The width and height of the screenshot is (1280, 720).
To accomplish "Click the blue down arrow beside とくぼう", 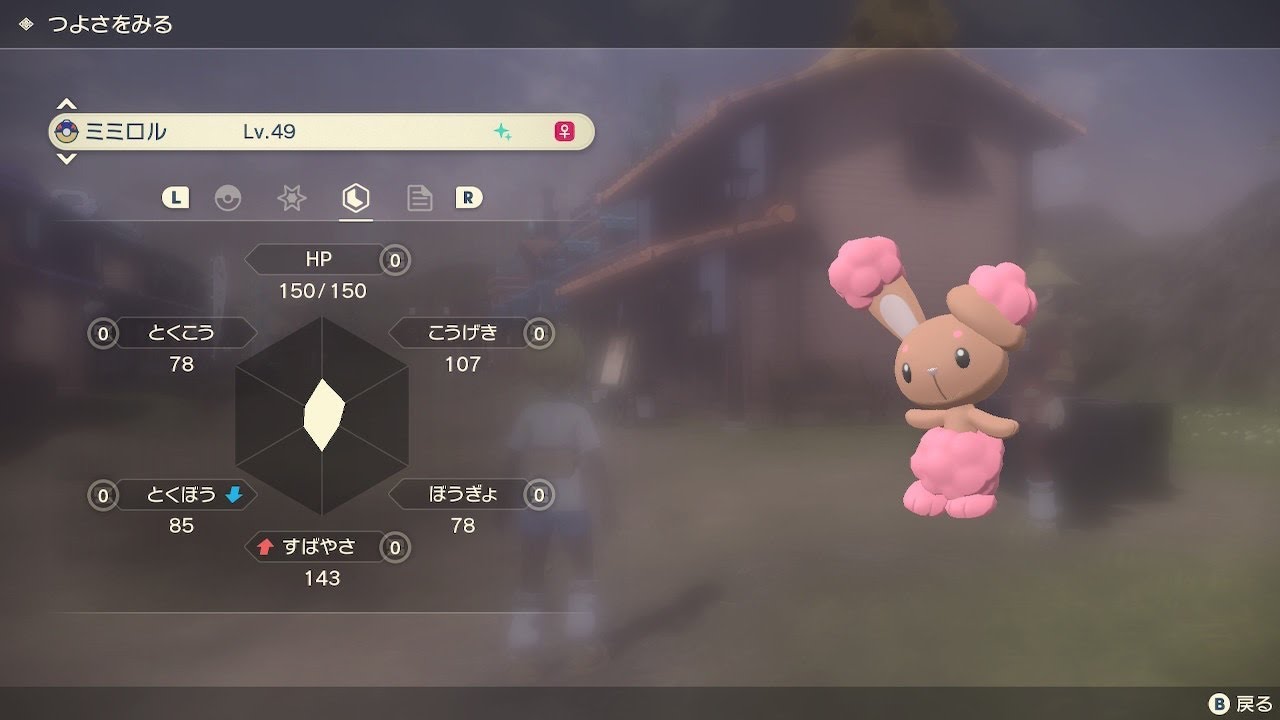I will [x=236, y=494].
